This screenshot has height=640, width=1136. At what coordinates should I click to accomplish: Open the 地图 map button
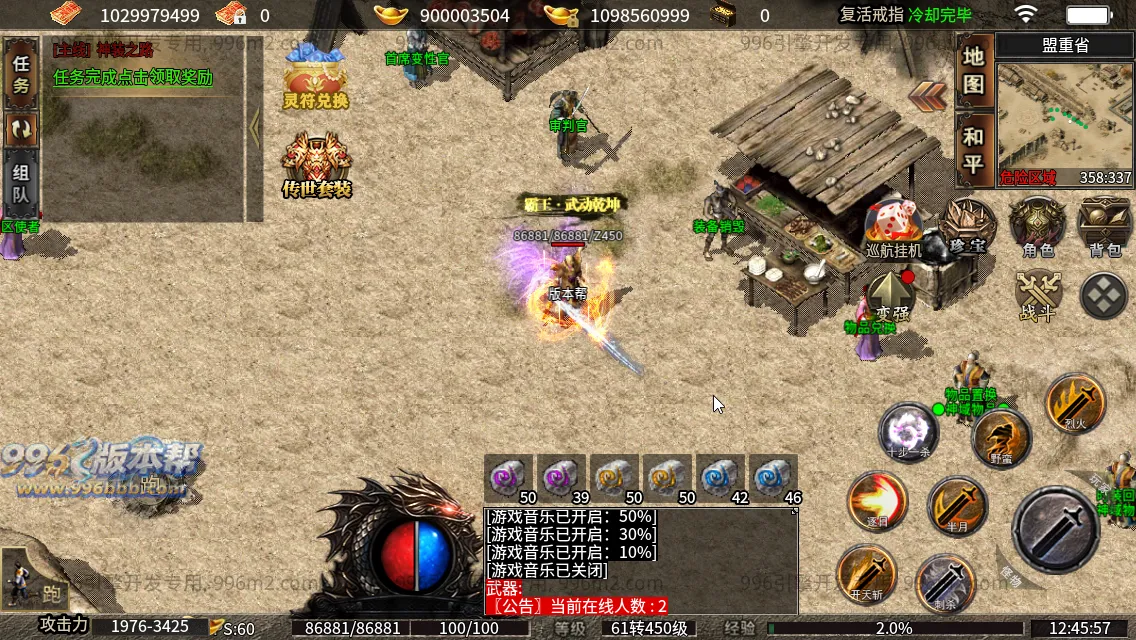(x=974, y=70)
